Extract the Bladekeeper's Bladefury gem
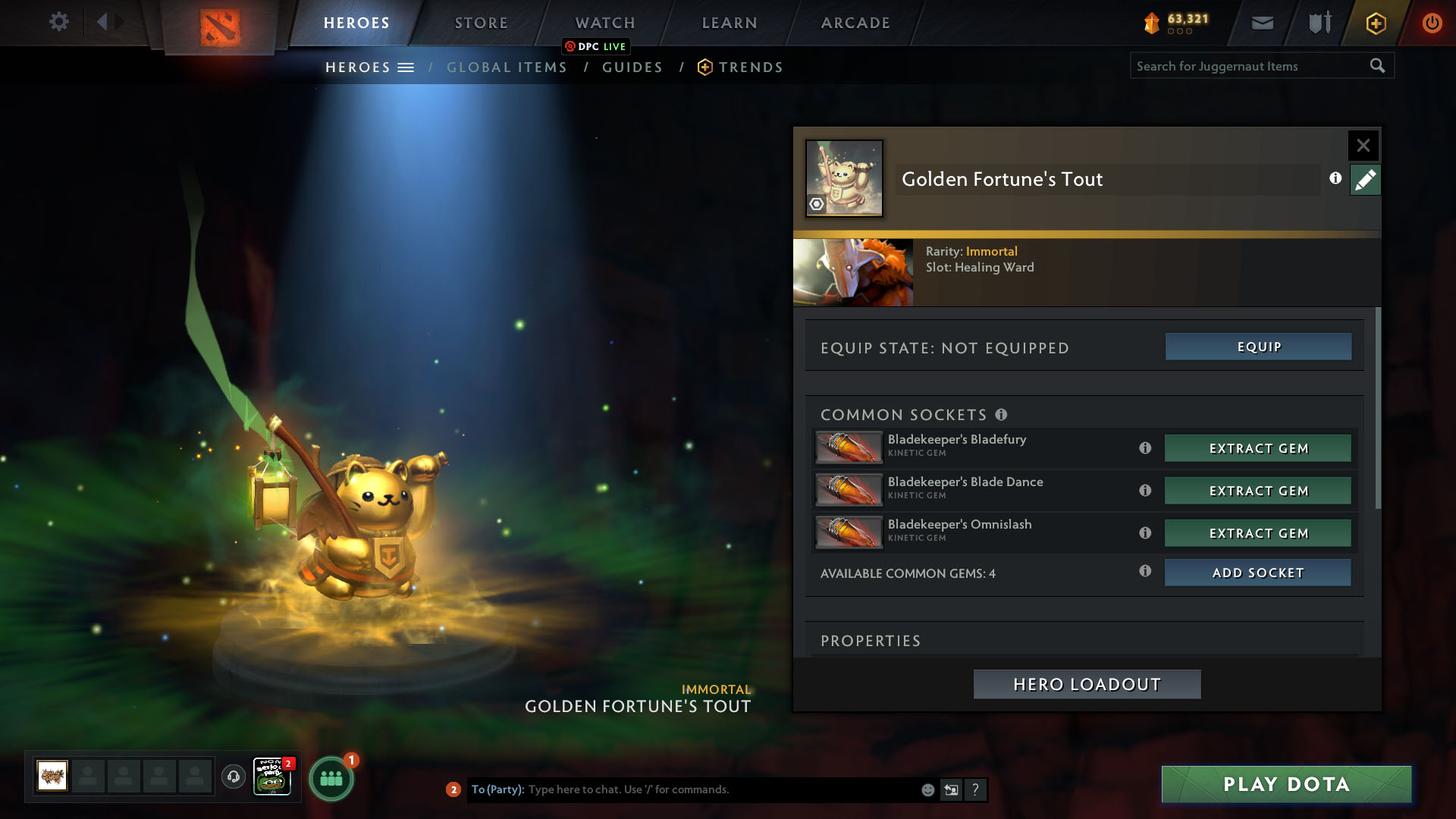Screen dimensions: 1456x819 point(1258,448)
